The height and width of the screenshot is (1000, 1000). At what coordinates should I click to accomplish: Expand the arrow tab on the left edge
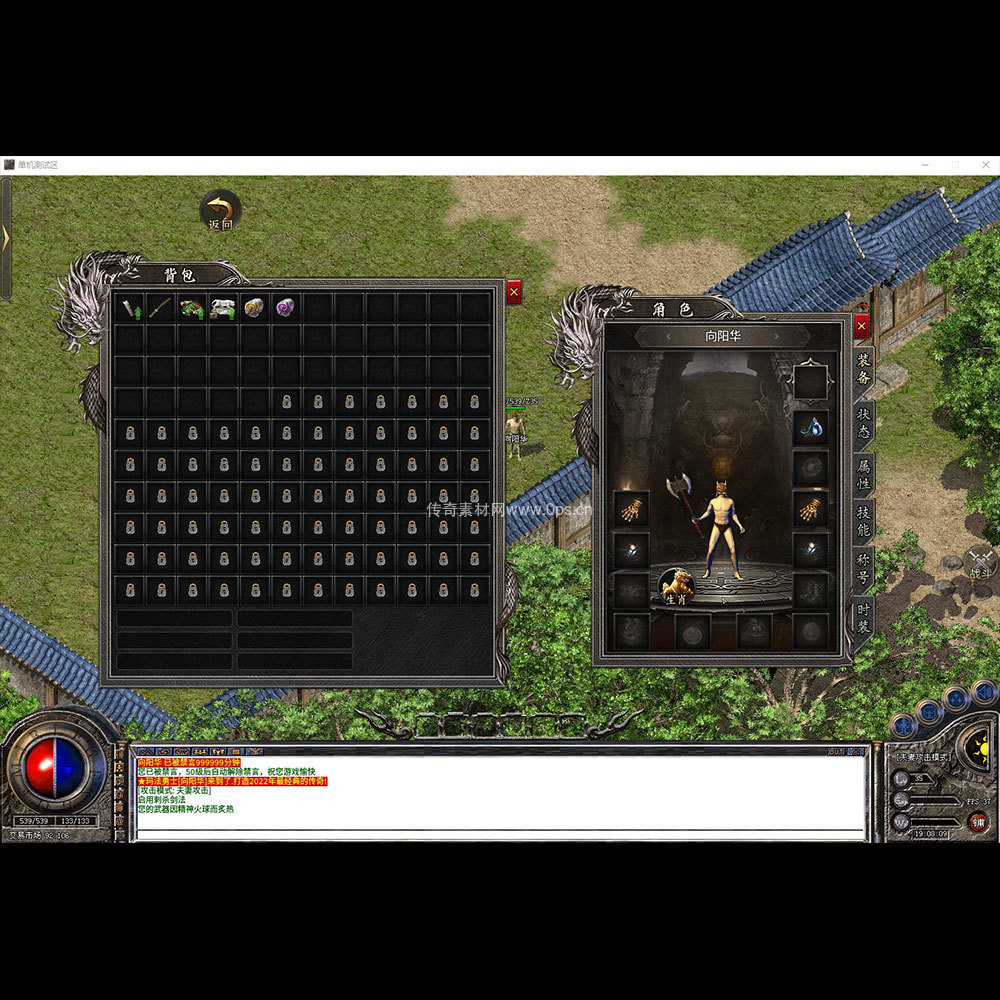pos(5,238)
